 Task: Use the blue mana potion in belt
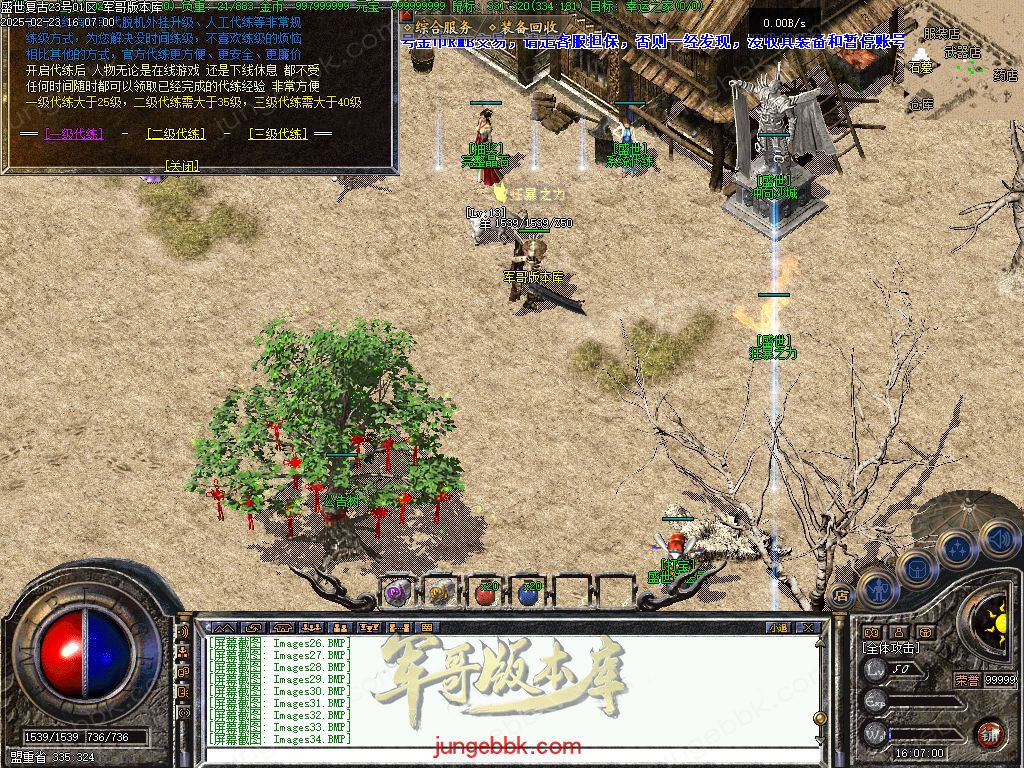[x=529, y=593]
